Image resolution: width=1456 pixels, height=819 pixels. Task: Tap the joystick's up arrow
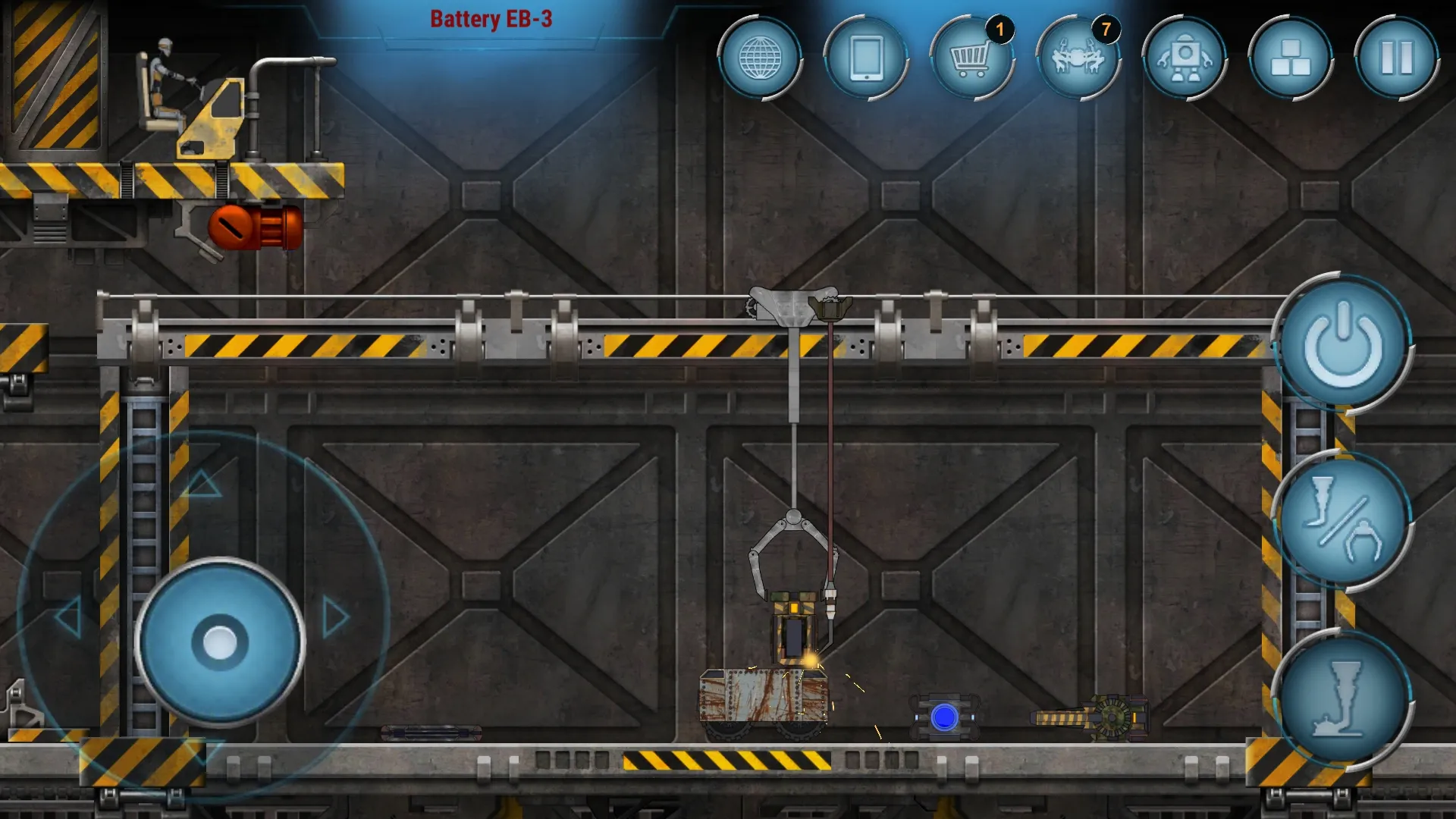pos(203,484)
